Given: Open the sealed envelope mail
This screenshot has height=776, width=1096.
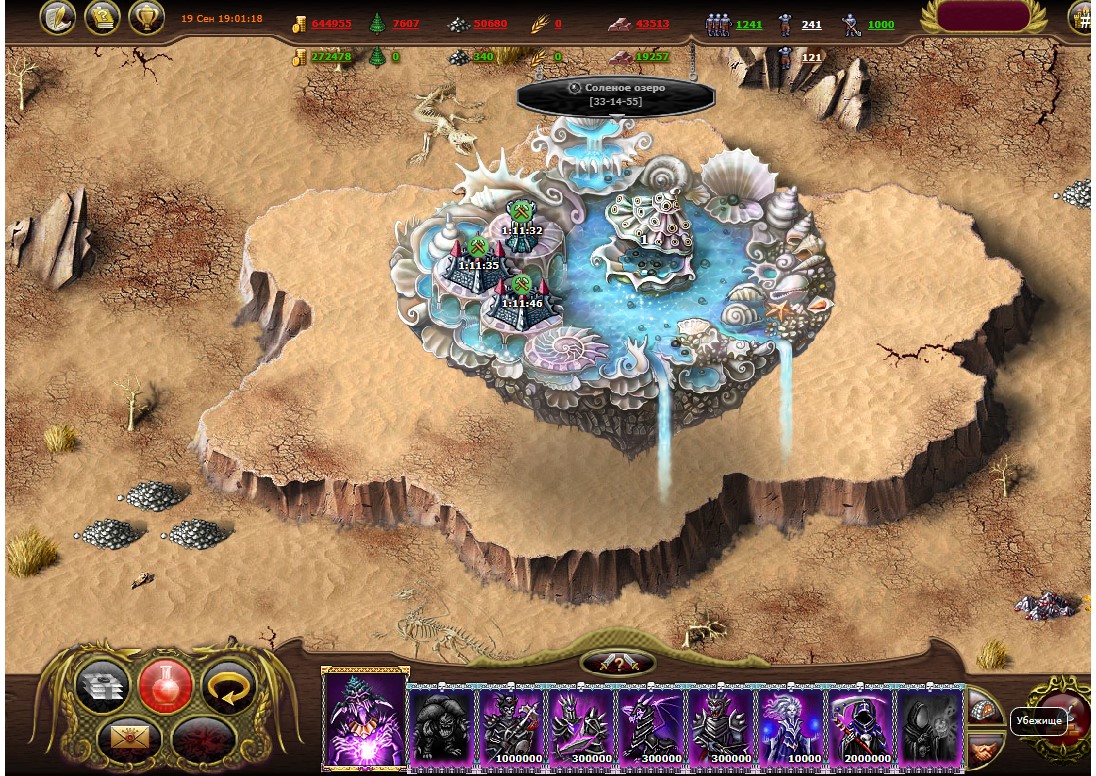Looking at the screenshot, I should pyautogui.click(x=130, y=739).
